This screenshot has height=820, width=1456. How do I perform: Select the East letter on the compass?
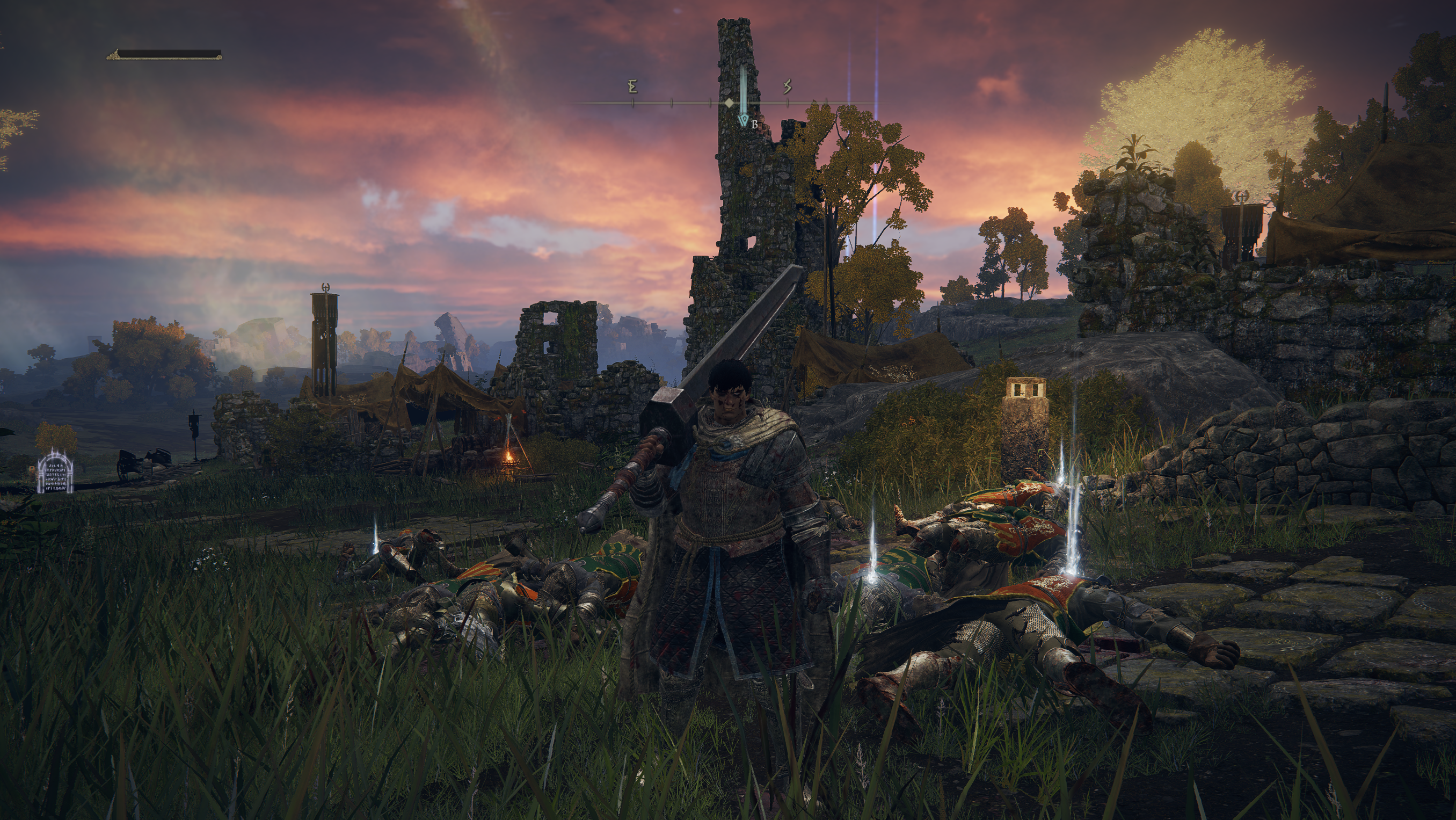[x=632, y=86]
